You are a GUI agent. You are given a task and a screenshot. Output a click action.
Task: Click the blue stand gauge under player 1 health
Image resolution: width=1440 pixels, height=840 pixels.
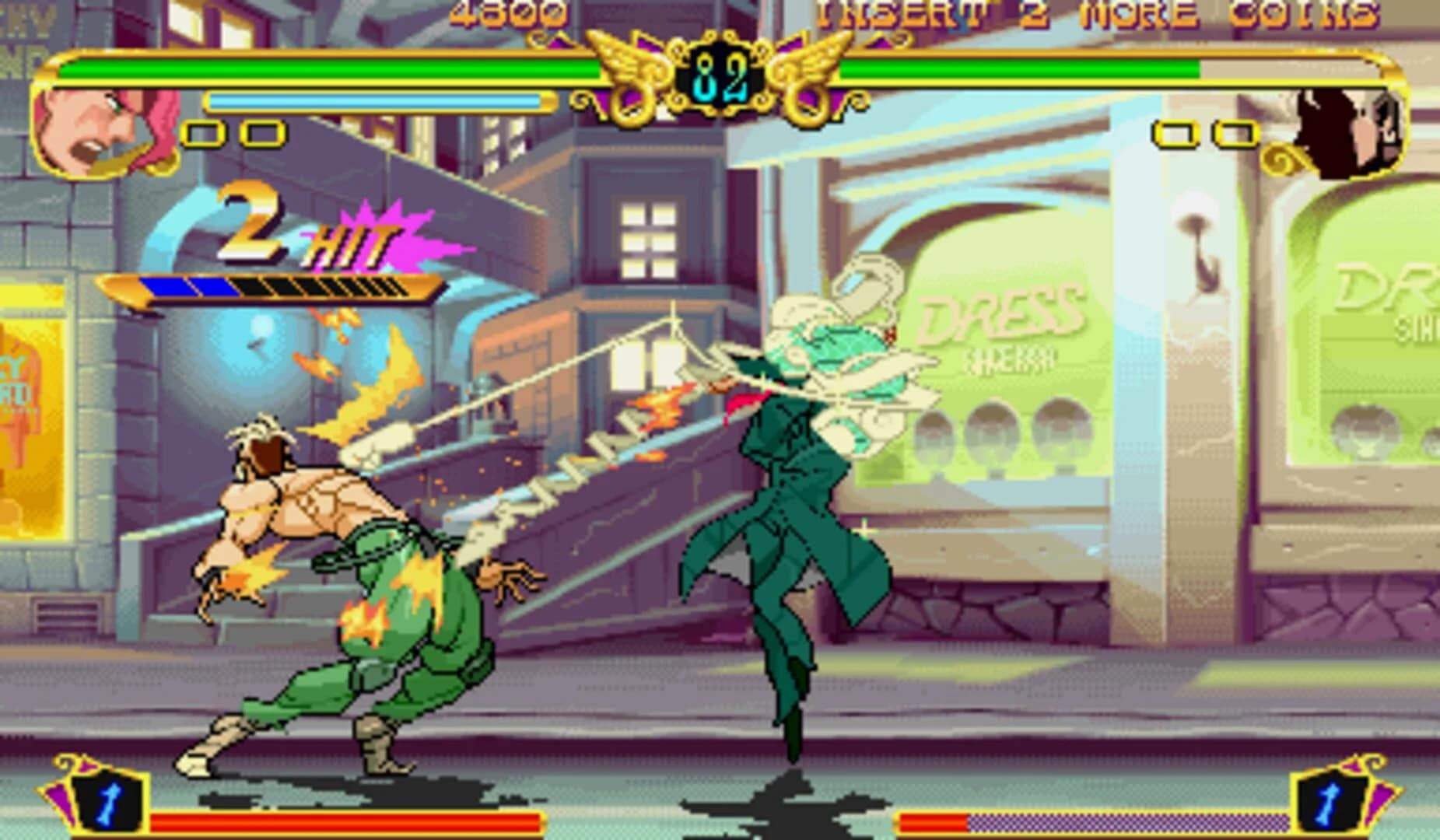coord(373,100)
